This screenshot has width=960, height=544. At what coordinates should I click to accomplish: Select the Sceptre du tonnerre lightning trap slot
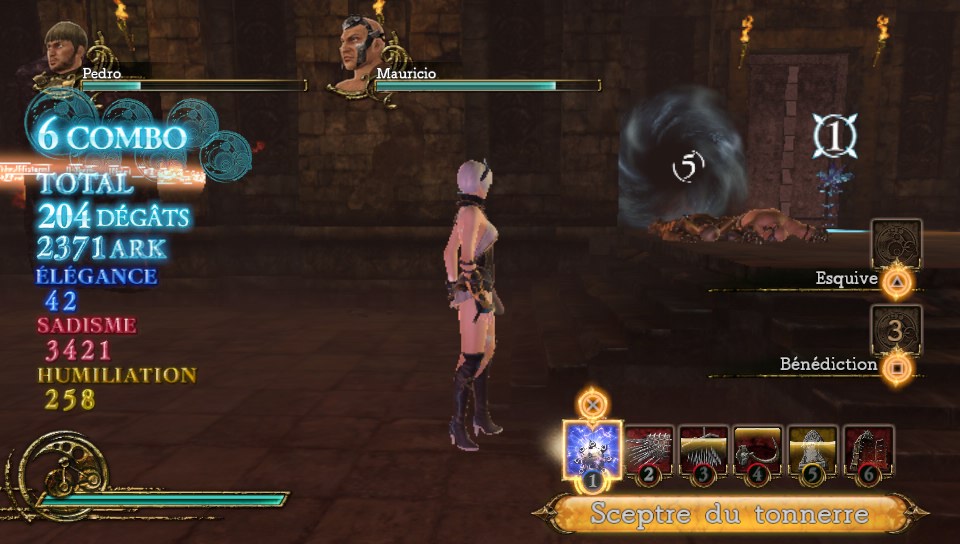pyautogui.click(x=593, y=452)
